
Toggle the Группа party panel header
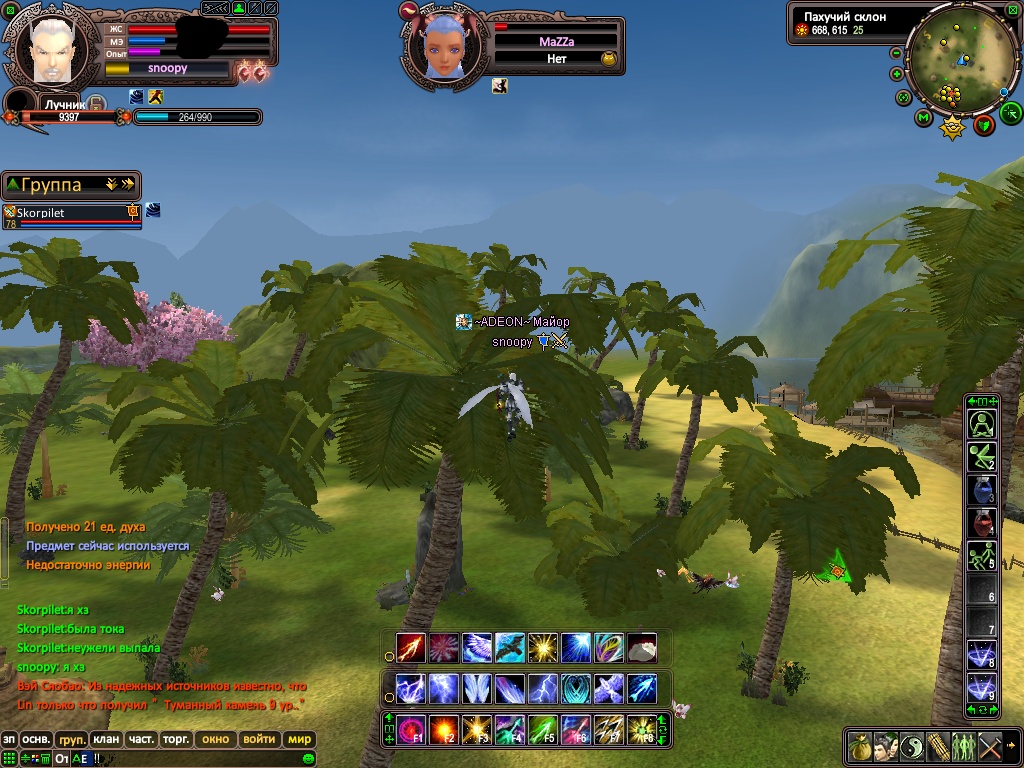pos(70,185)
